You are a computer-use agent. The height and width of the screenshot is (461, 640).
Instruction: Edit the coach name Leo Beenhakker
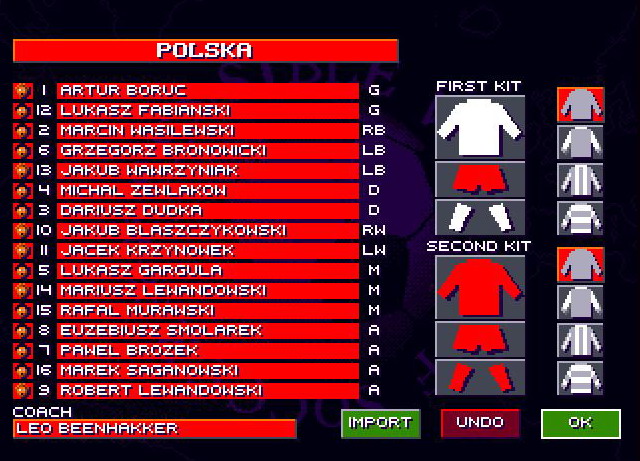154,429
